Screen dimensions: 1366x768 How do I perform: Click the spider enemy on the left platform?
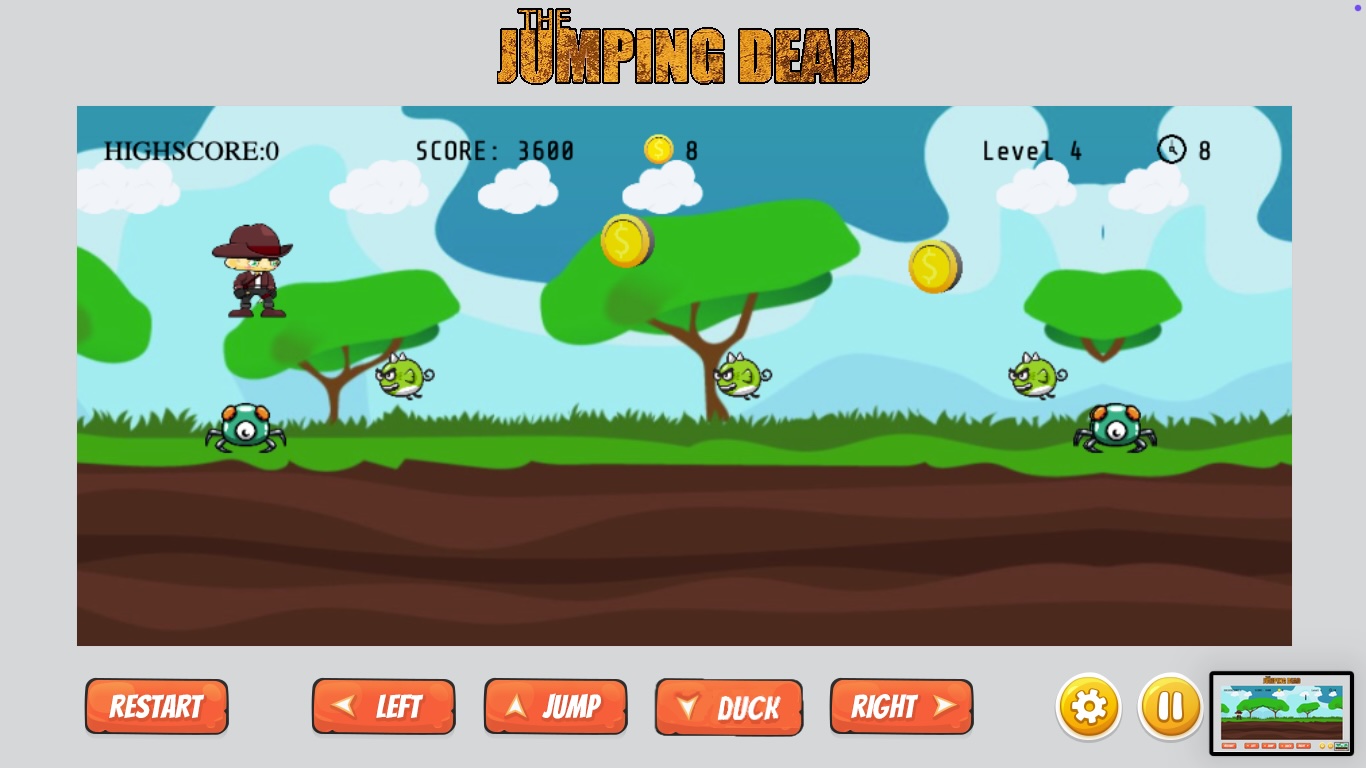(245, 428)
